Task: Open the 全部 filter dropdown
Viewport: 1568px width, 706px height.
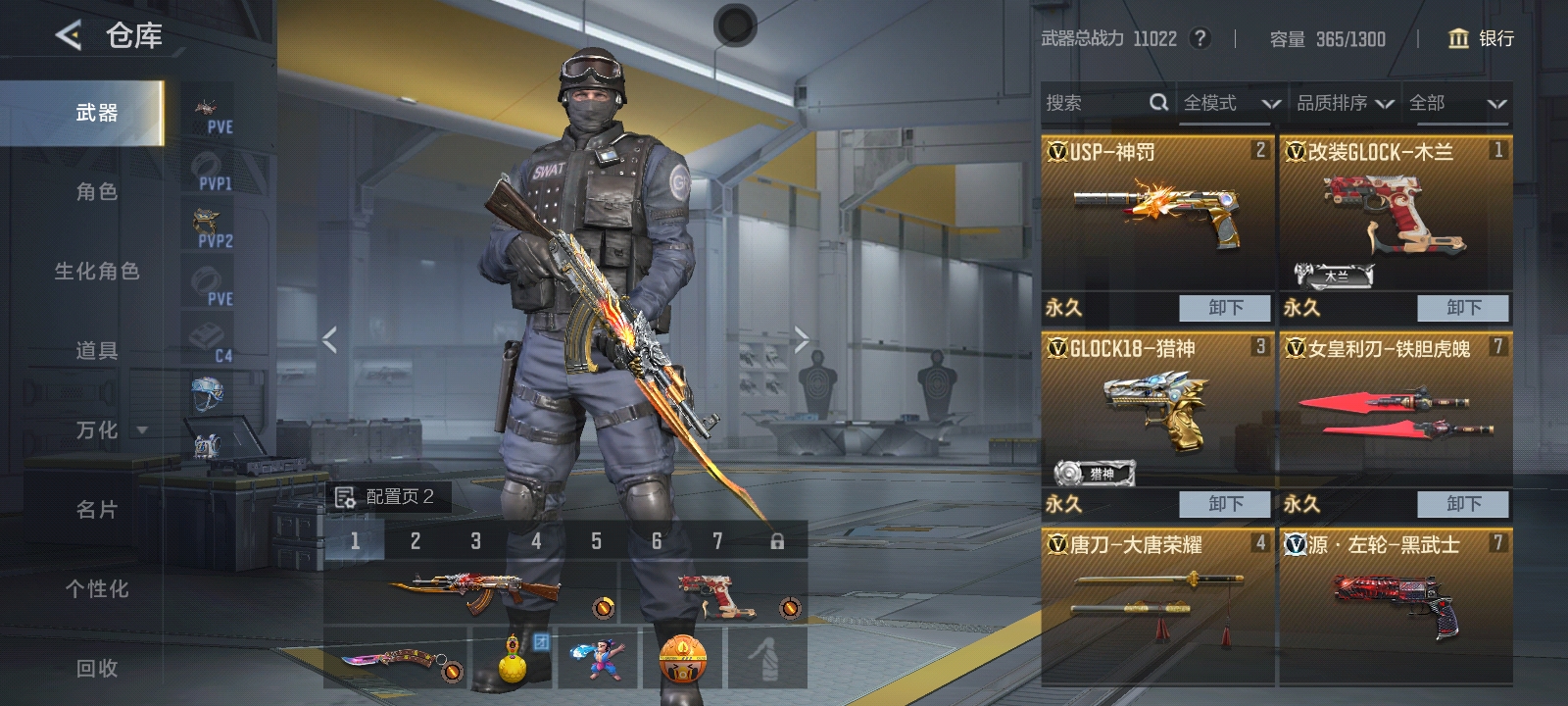Action: tap(1456, 103)
